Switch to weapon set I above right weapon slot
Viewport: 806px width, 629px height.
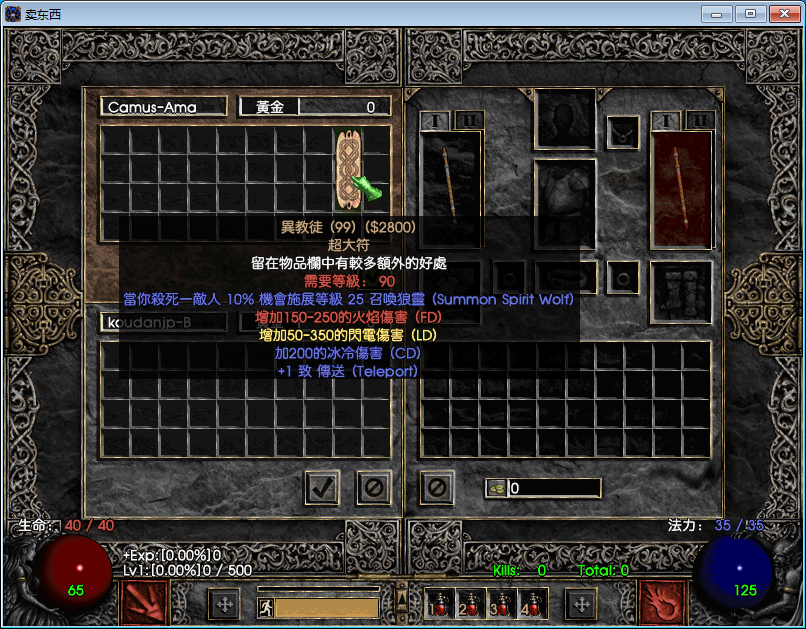[665, 121]
